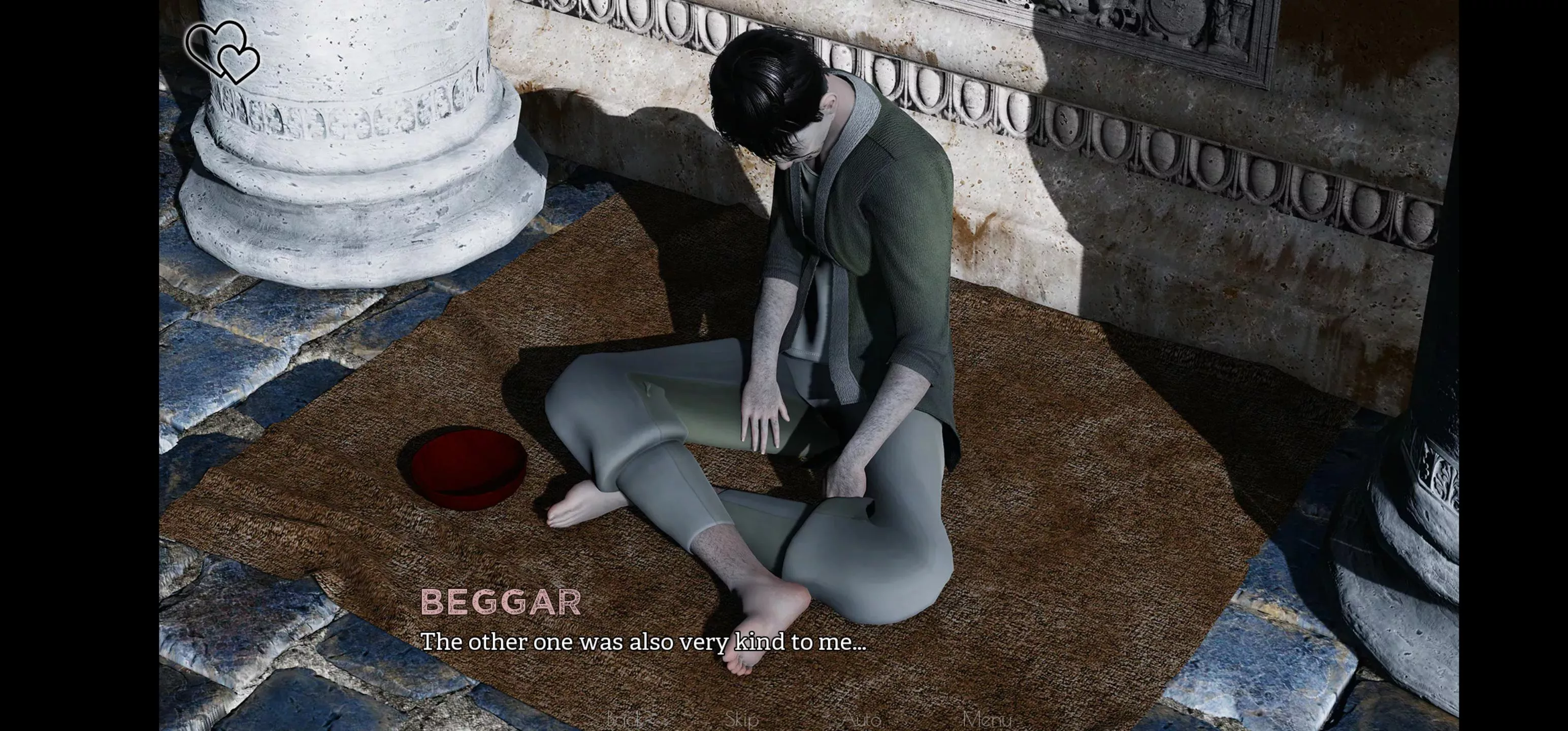Open the double hearts relationship icon
Image resolution: width=1568 pixels, height=731 pixels.
pos(223,52)
